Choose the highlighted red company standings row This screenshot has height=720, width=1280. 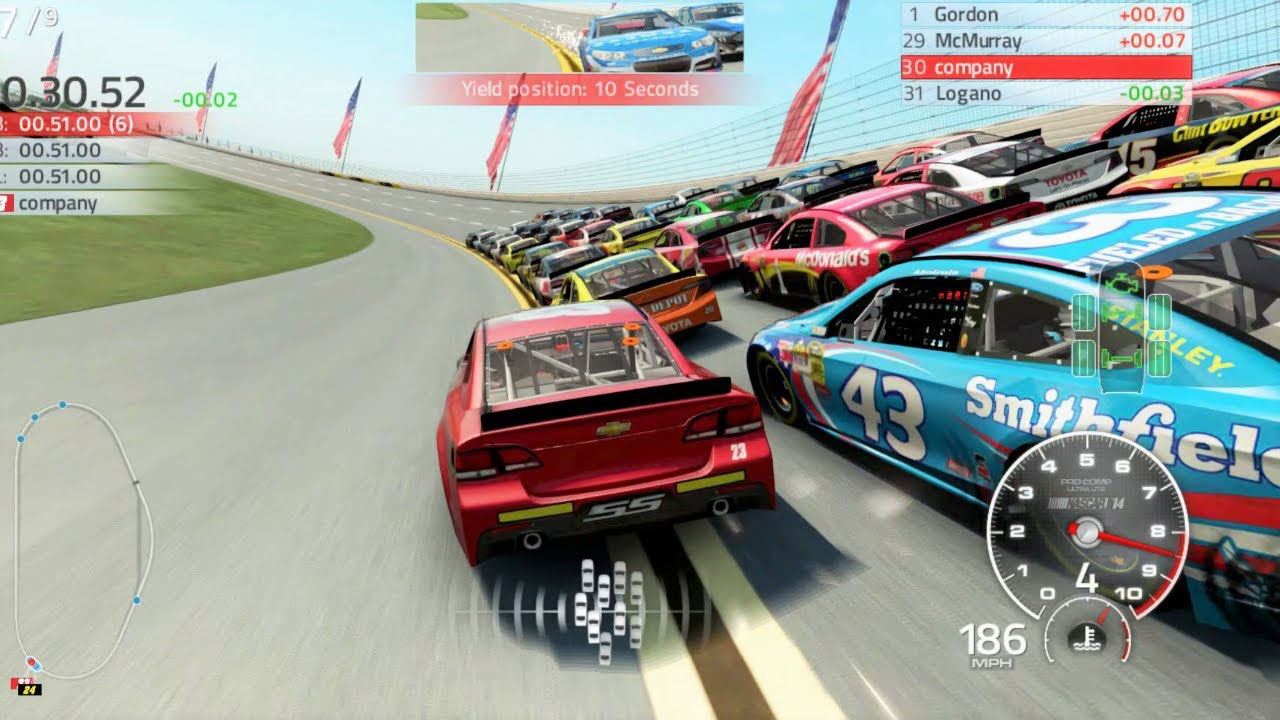[1046, 67]
